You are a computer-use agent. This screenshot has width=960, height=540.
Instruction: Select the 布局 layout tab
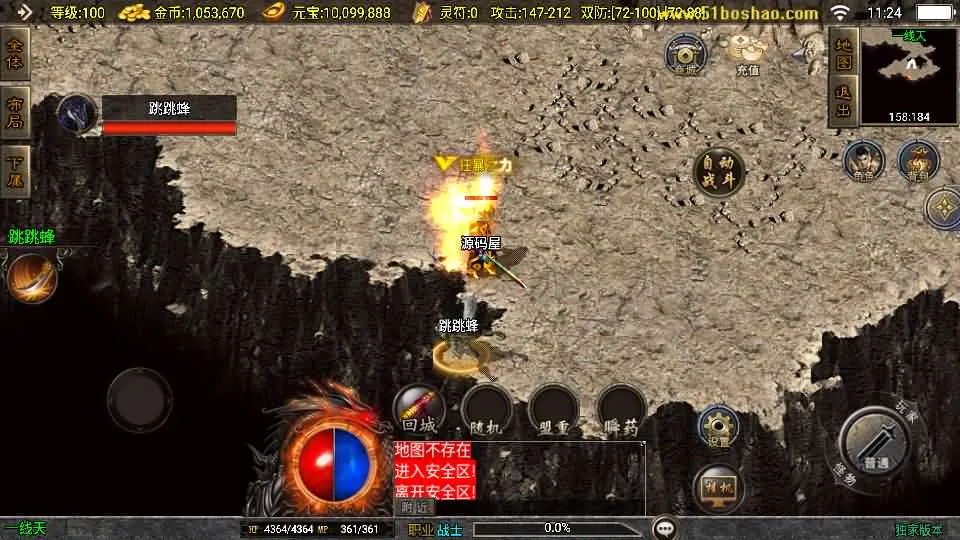[x=15, y=113]
